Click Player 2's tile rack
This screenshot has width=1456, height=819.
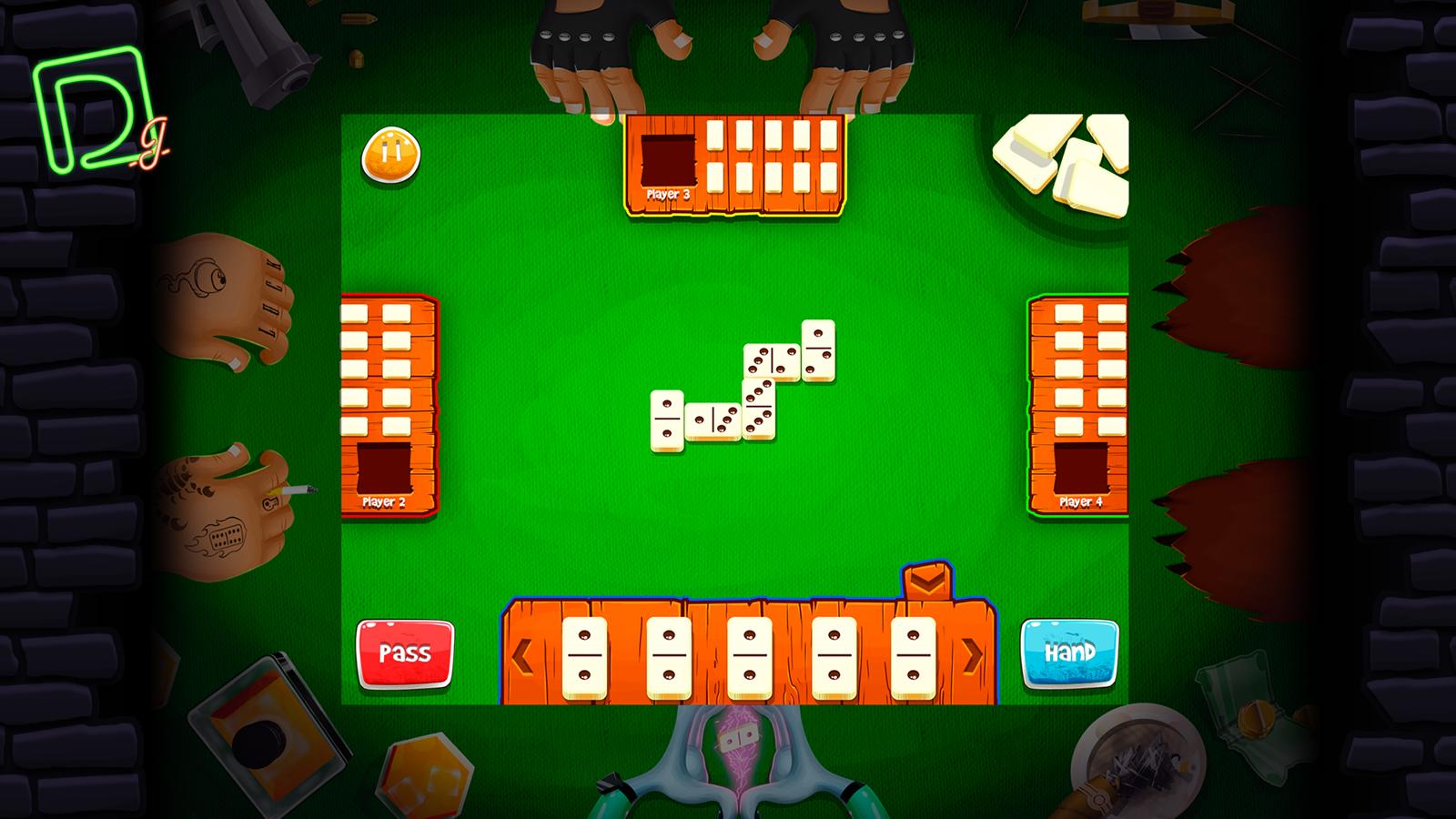click(x=387, y=400)
